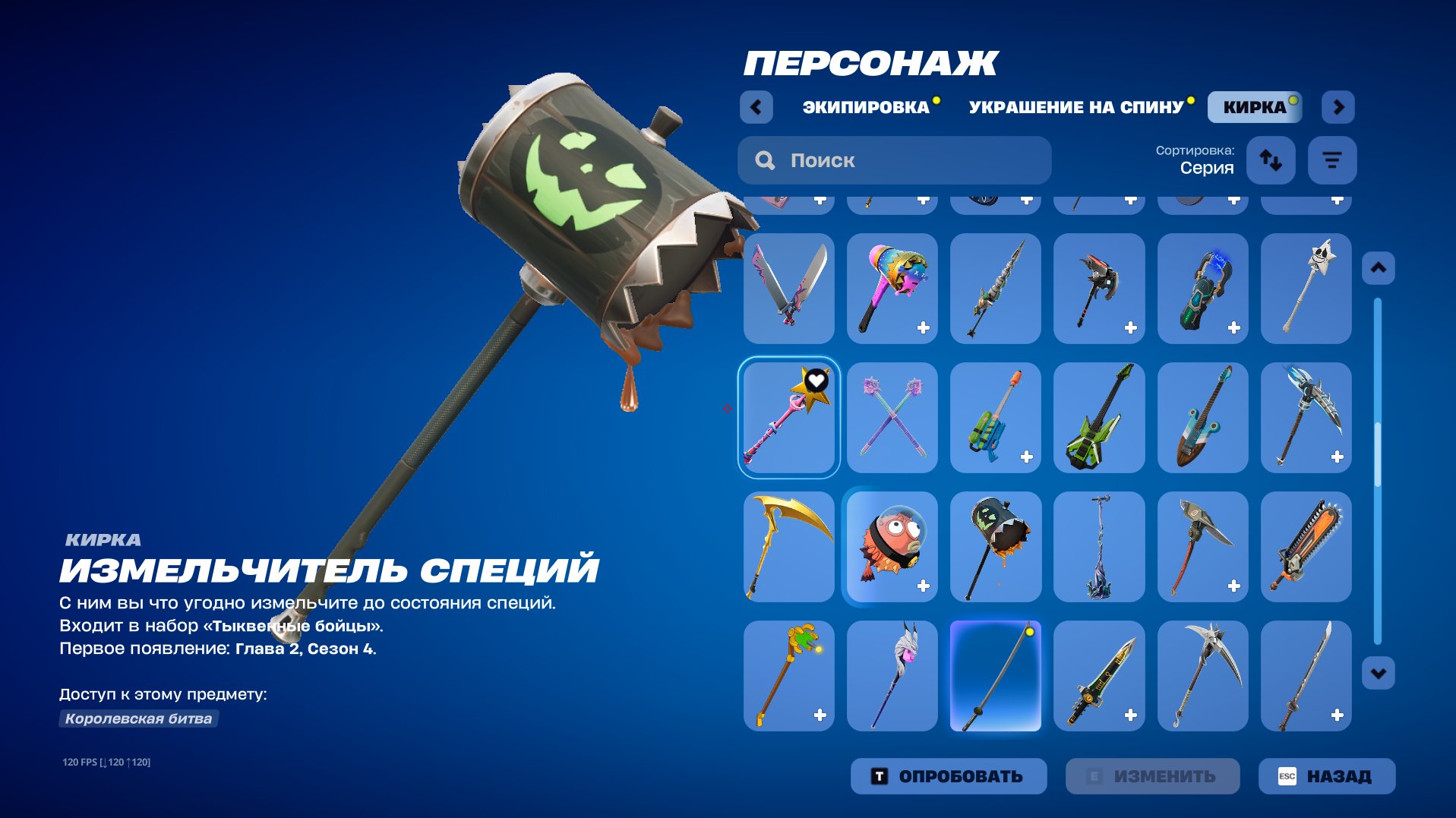Viewport: 1456px width, 818px height.
Task: Select the fishbowl fish pickaxe icon
Action: (x=892, y=548)
